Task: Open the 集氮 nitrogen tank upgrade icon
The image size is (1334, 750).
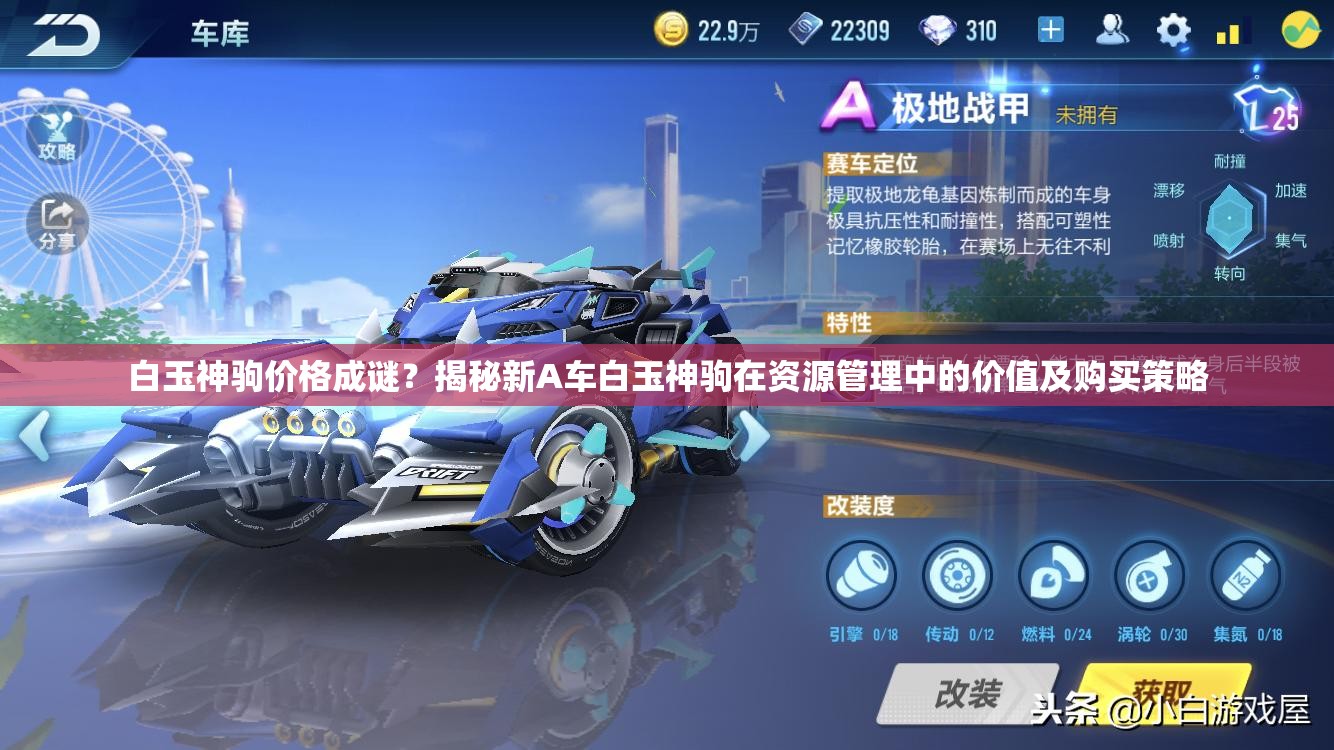Action: 1244,573
